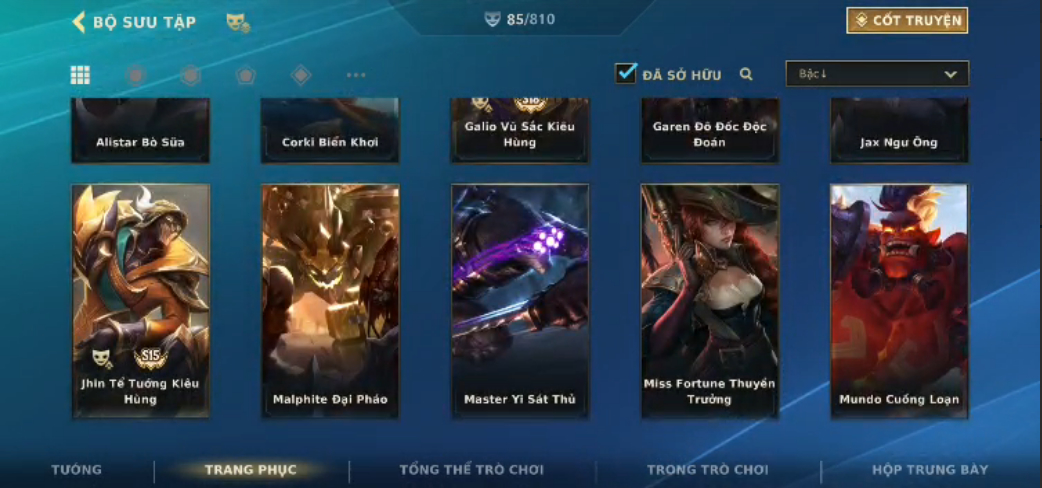Select the grid view filter icon
Image resolution: width=1042 pixels, height=488 pixels.
pyautogui.click(x=80, y=75)
